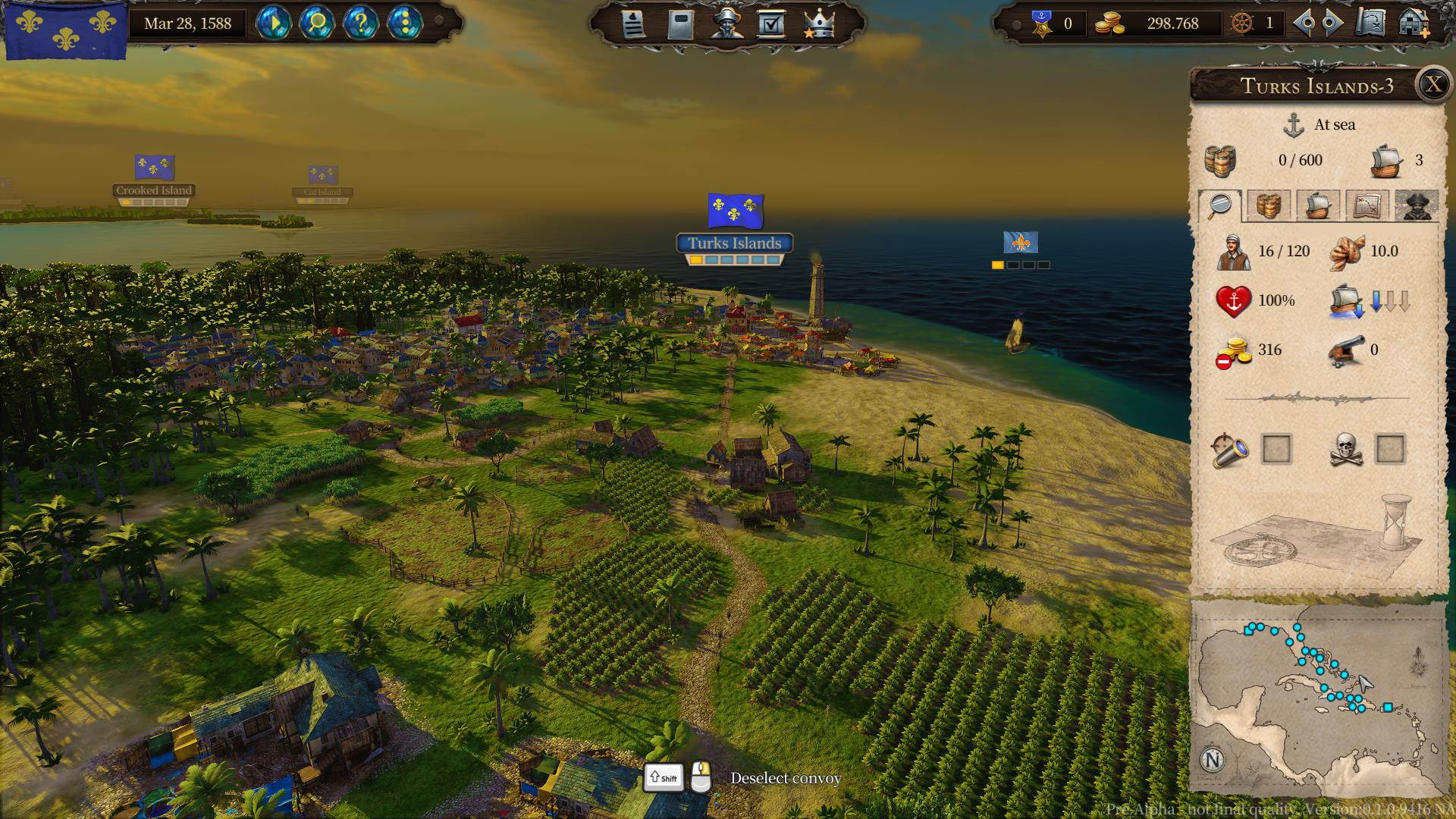Screen dimensions: 1456x819
Task: Click the Turks Islands development progress bar
Action: click(734, 259)
